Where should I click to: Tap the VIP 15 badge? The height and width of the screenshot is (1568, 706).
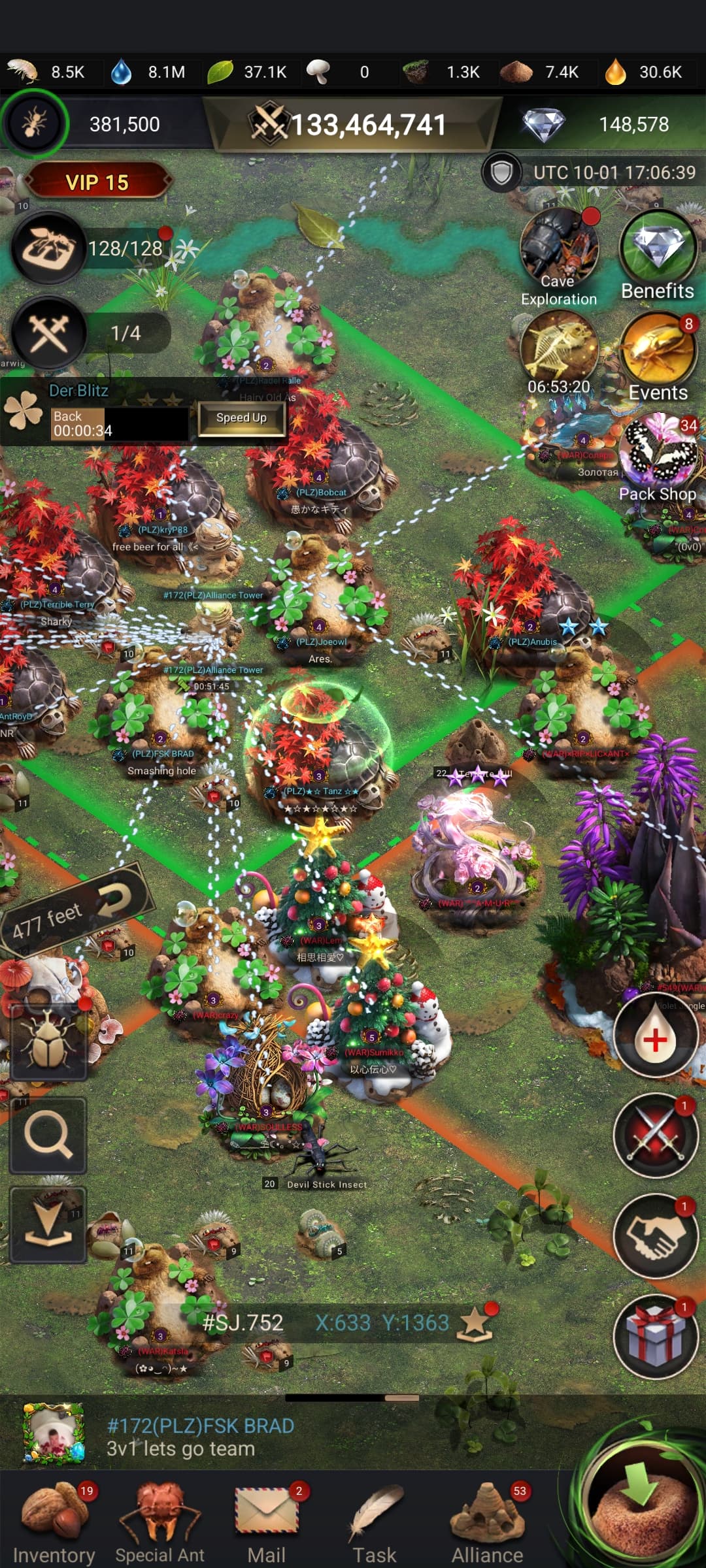pos(97,182)
